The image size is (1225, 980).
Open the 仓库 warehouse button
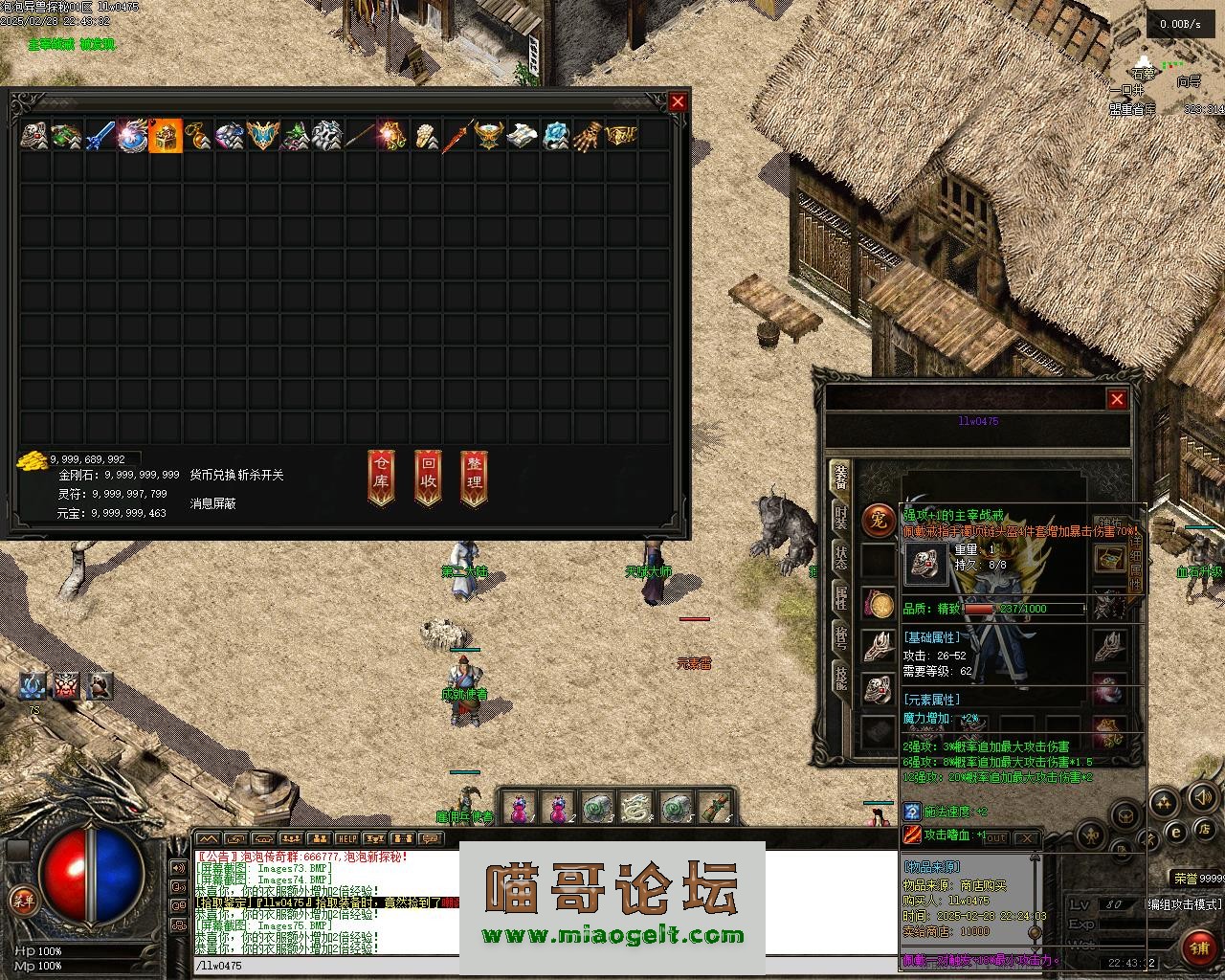(x=381, y=476)
